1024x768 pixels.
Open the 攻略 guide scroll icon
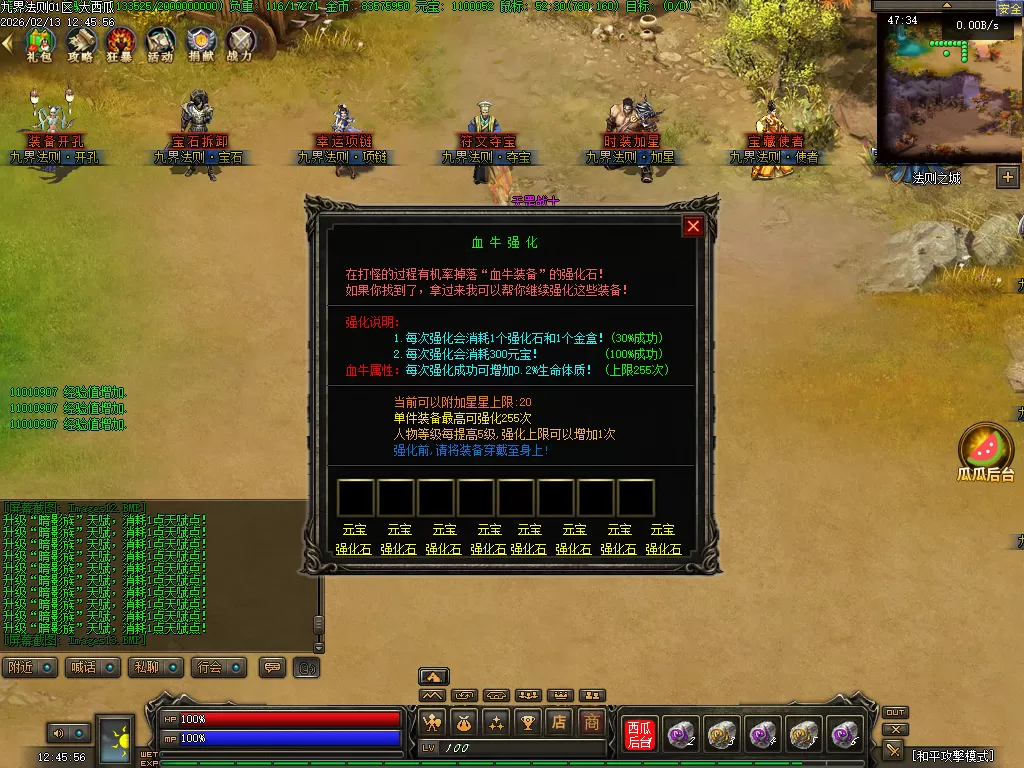point(80,44)
